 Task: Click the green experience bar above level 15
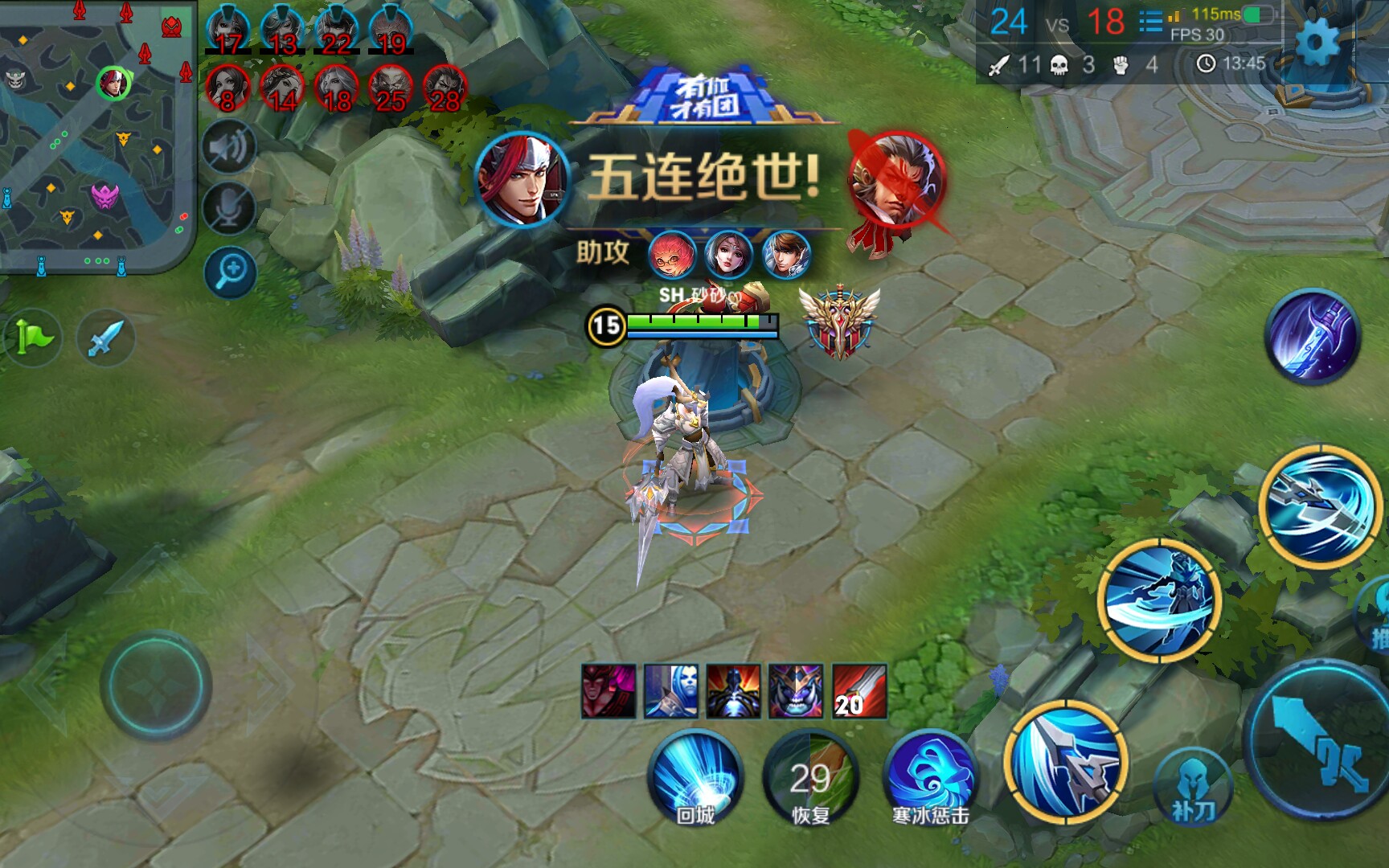point(699,321)
